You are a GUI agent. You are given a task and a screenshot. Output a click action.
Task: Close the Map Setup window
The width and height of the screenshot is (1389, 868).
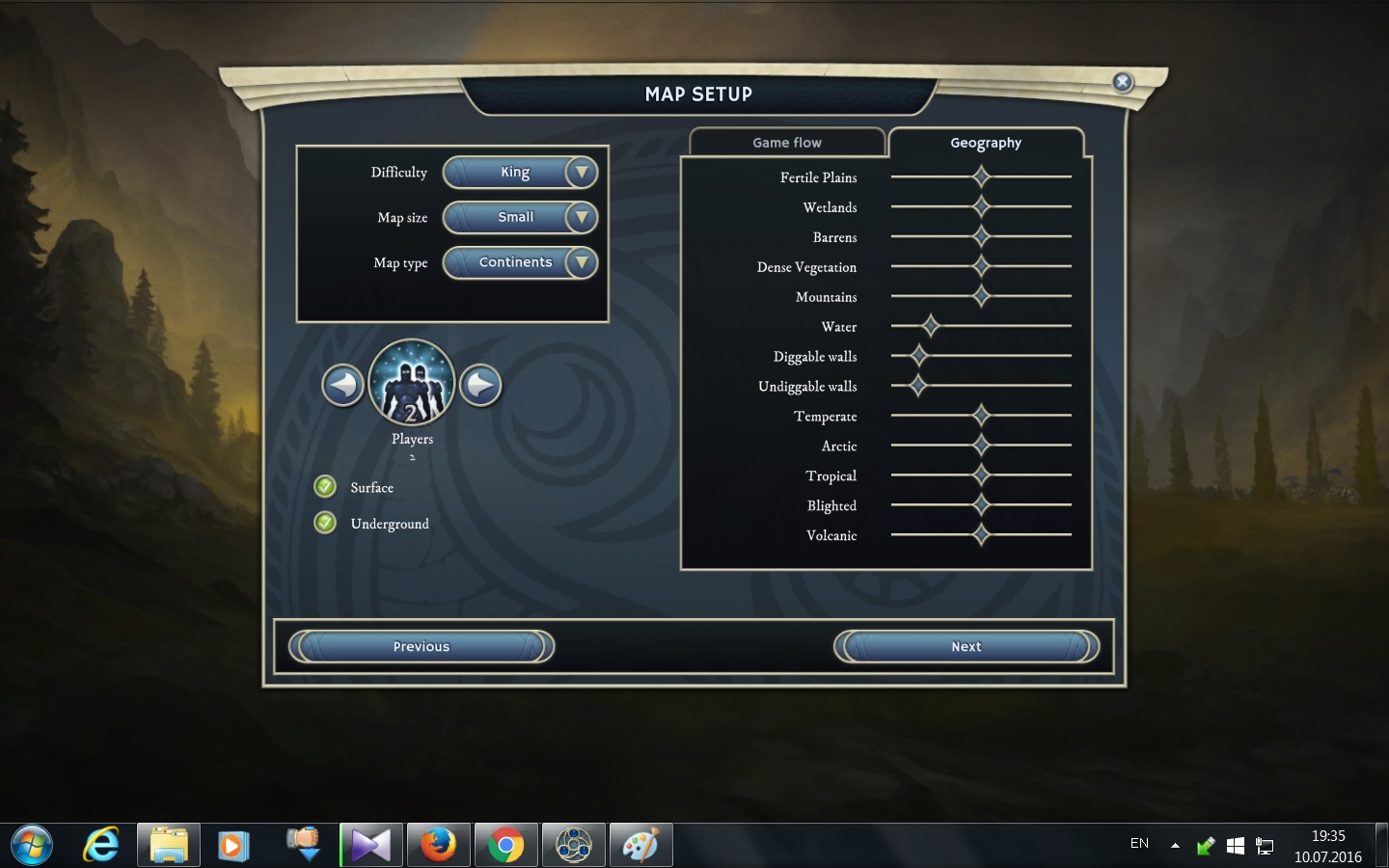(1122, 82)
